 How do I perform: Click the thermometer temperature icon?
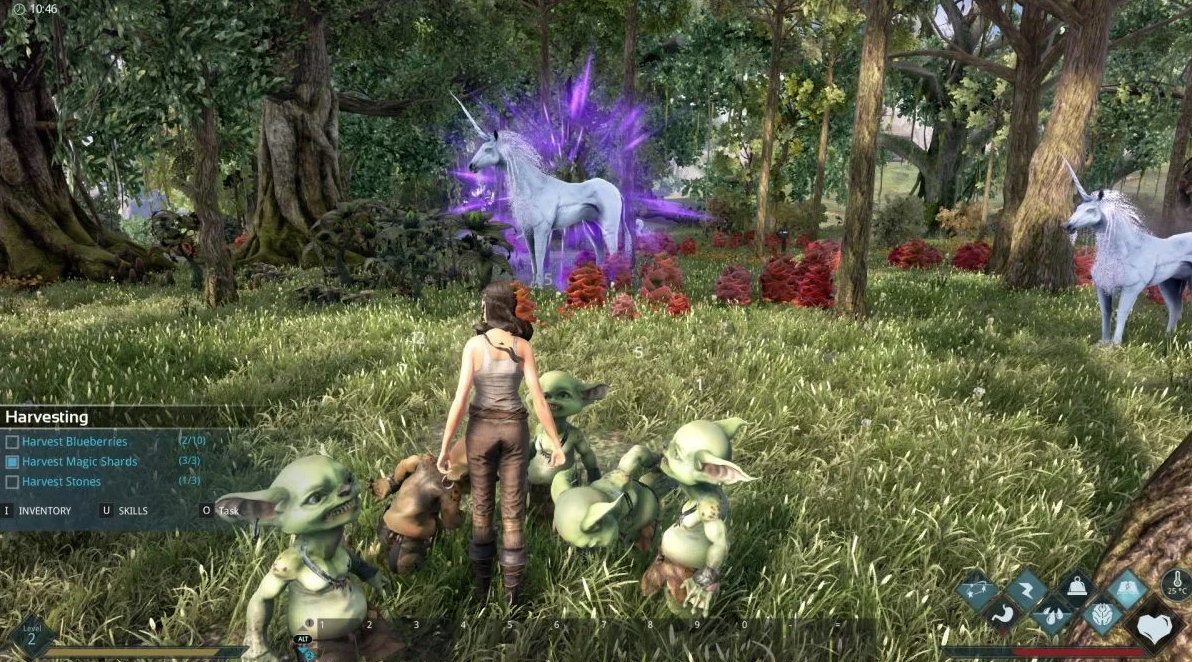coord(1176,584)
